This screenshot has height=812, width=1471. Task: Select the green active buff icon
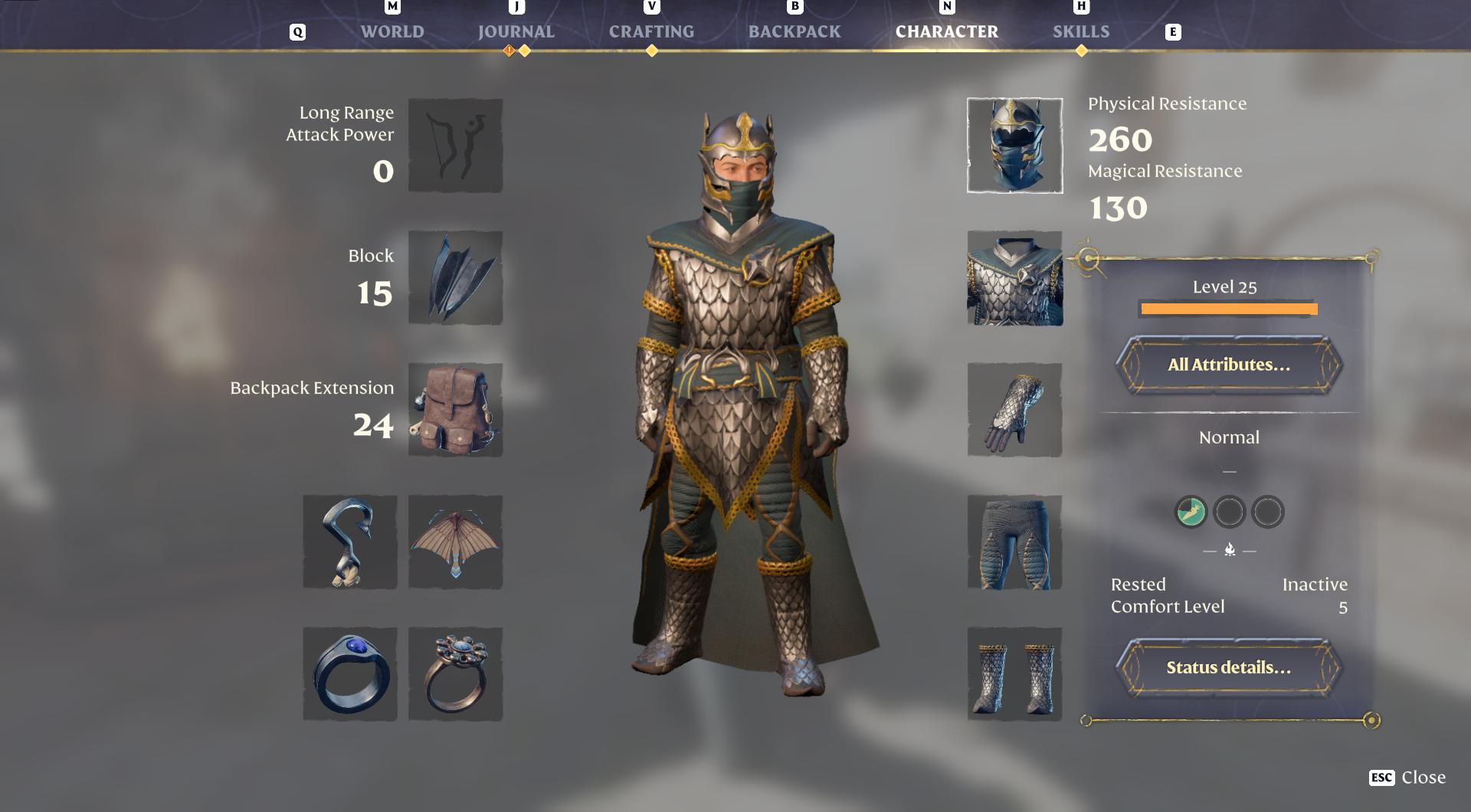pos(1189,512)
